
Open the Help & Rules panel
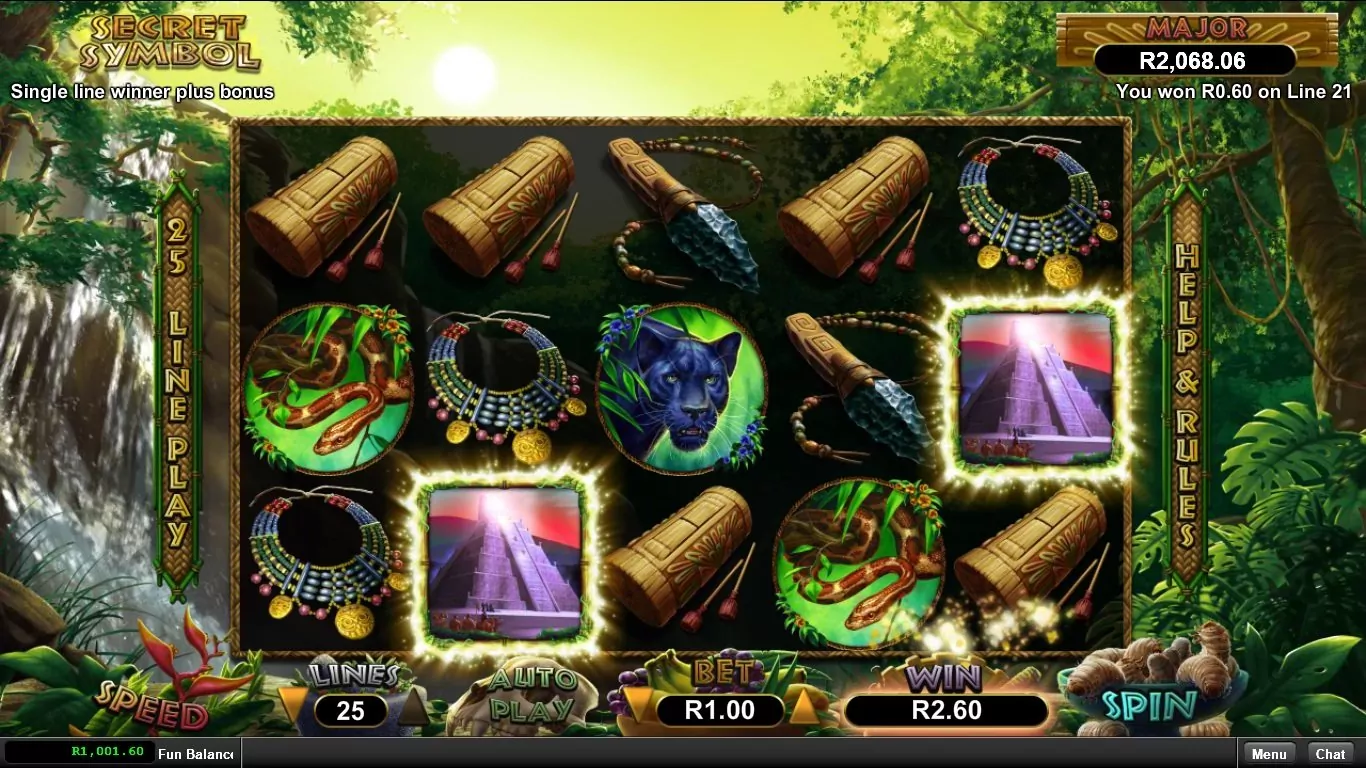point(1187,390)
